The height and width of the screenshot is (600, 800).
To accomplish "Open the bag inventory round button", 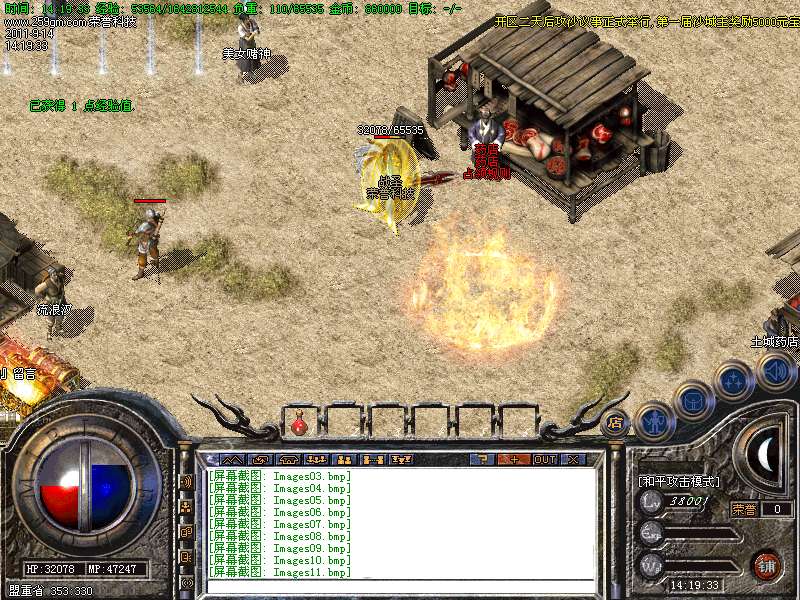I will pos(694,402).
